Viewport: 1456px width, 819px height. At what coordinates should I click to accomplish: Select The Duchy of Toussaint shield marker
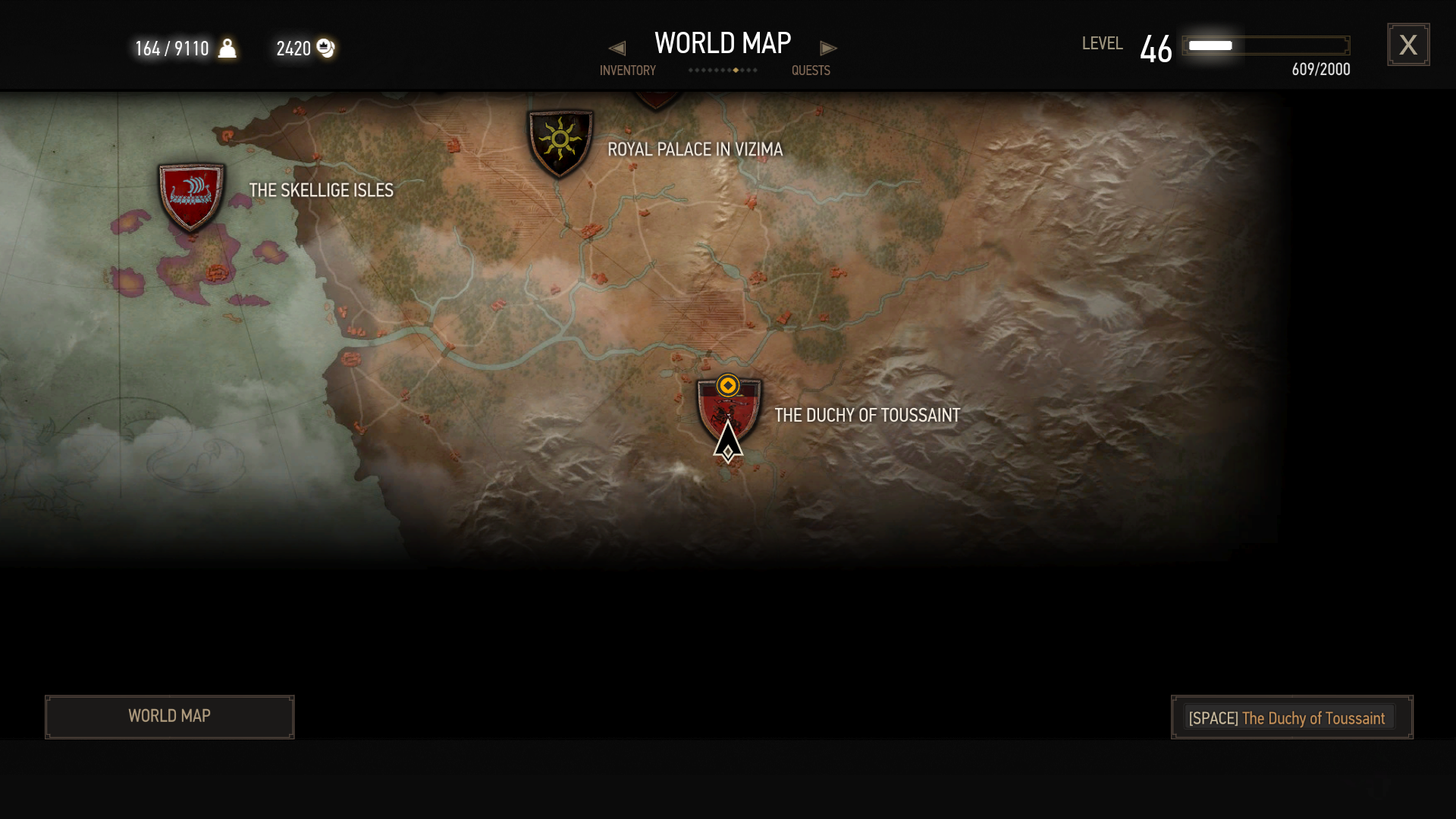pyautogui.click(x=729, y=410)
